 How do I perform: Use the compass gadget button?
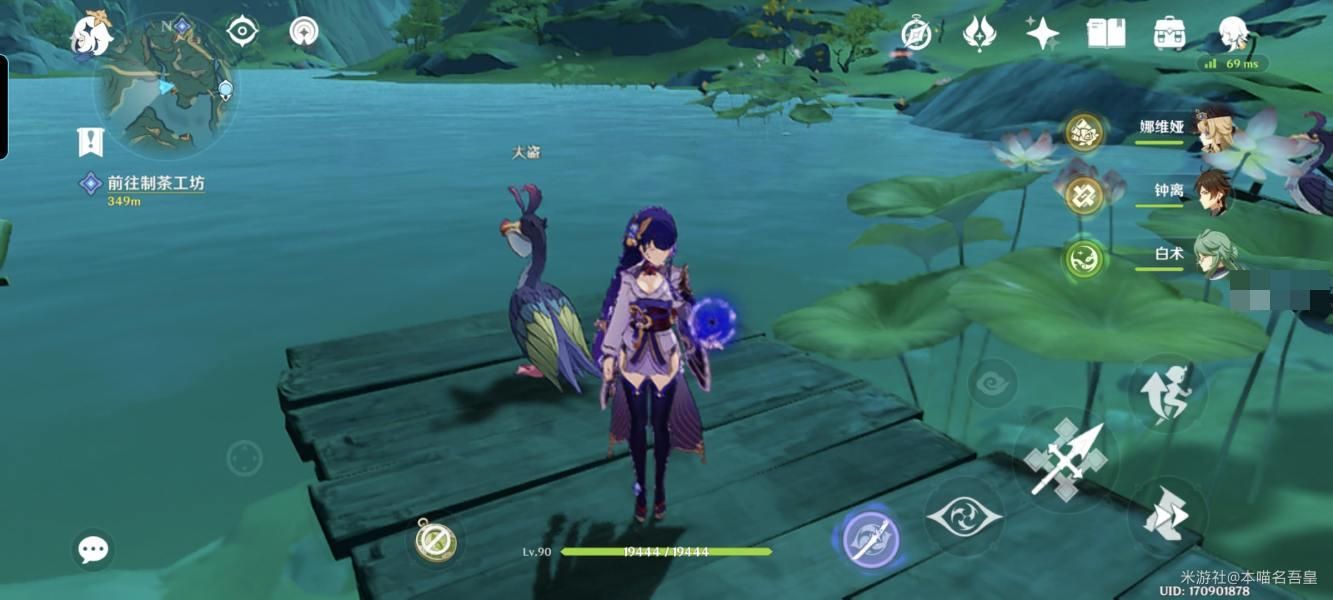tap(436, 541)
